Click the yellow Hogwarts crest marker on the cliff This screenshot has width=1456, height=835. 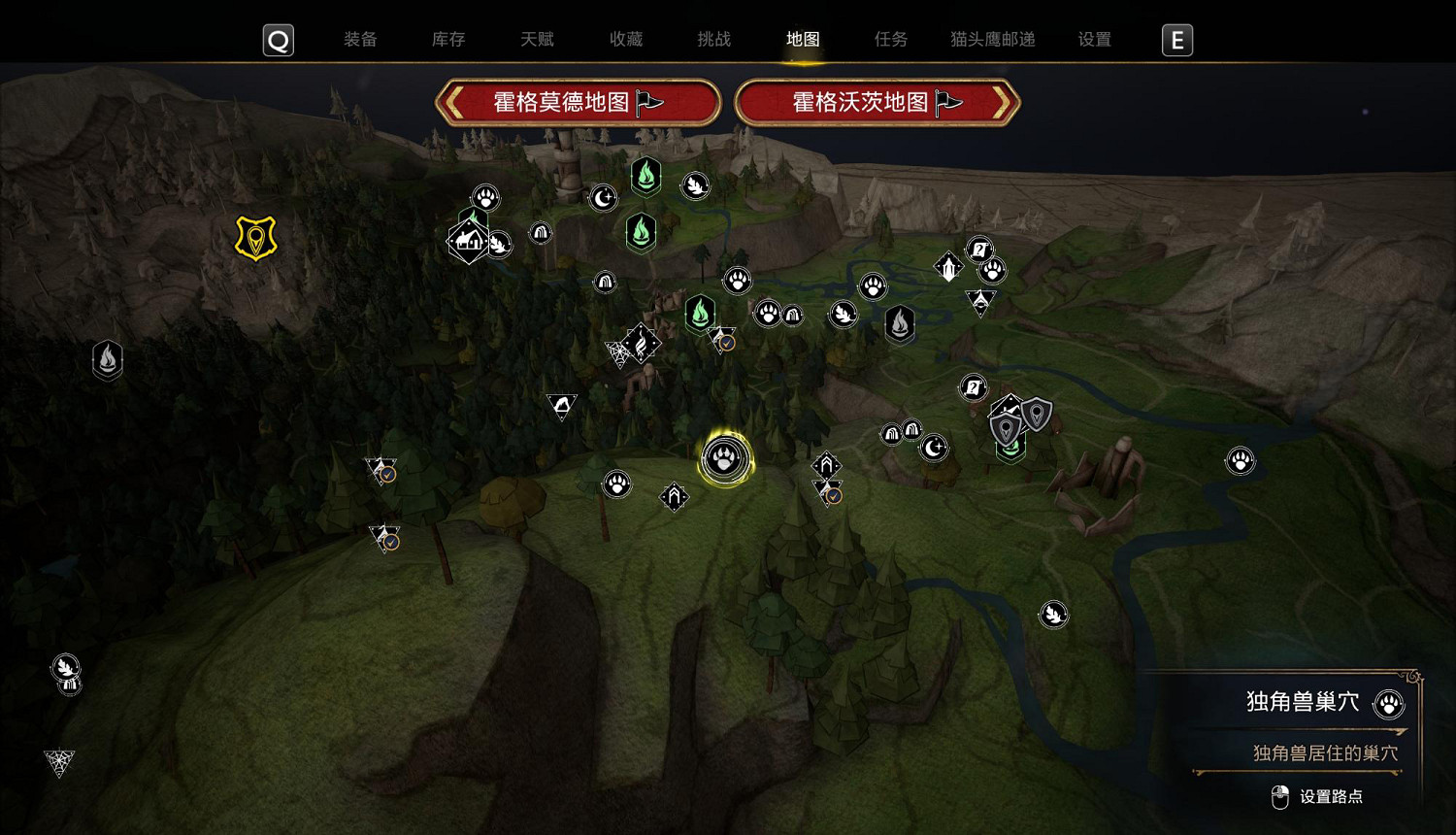[x=254, y=236]
